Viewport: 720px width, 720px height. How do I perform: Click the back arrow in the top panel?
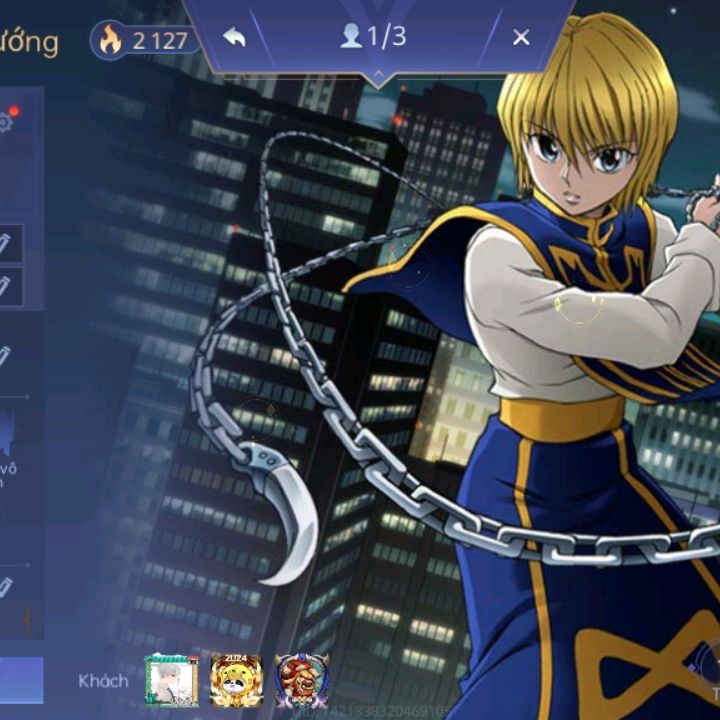coord(234,38)
